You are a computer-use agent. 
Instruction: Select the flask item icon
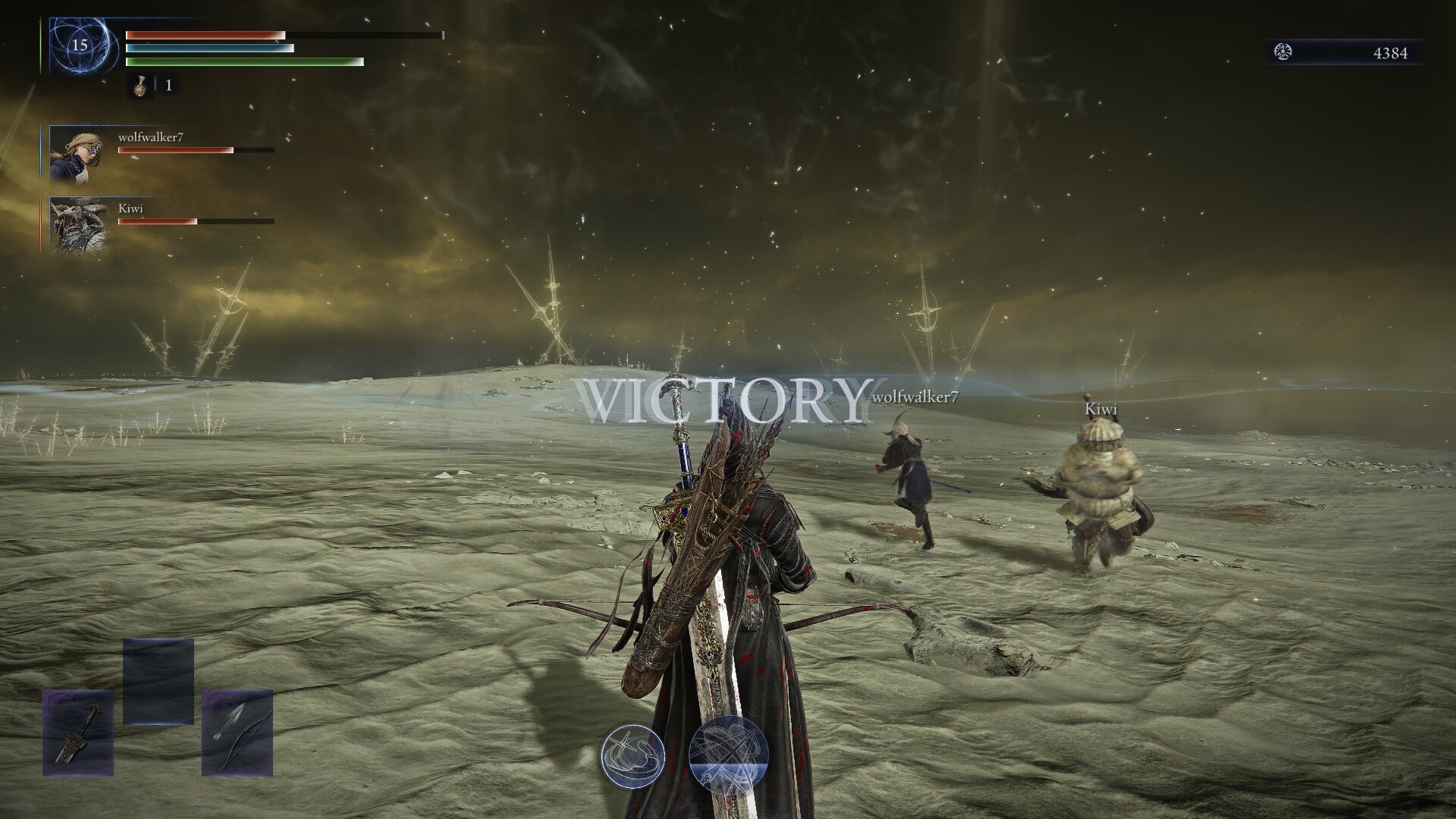click(x=140, y=86)
